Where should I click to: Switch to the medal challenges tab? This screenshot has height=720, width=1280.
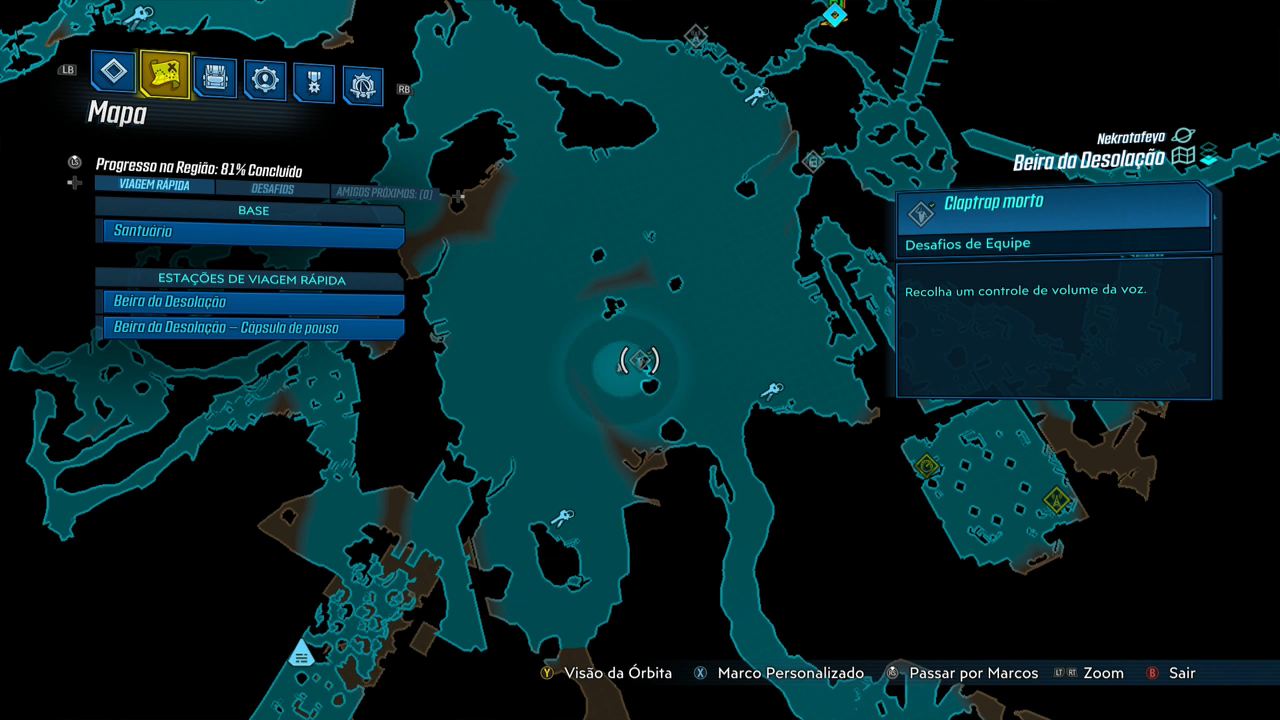coord(314,84)
